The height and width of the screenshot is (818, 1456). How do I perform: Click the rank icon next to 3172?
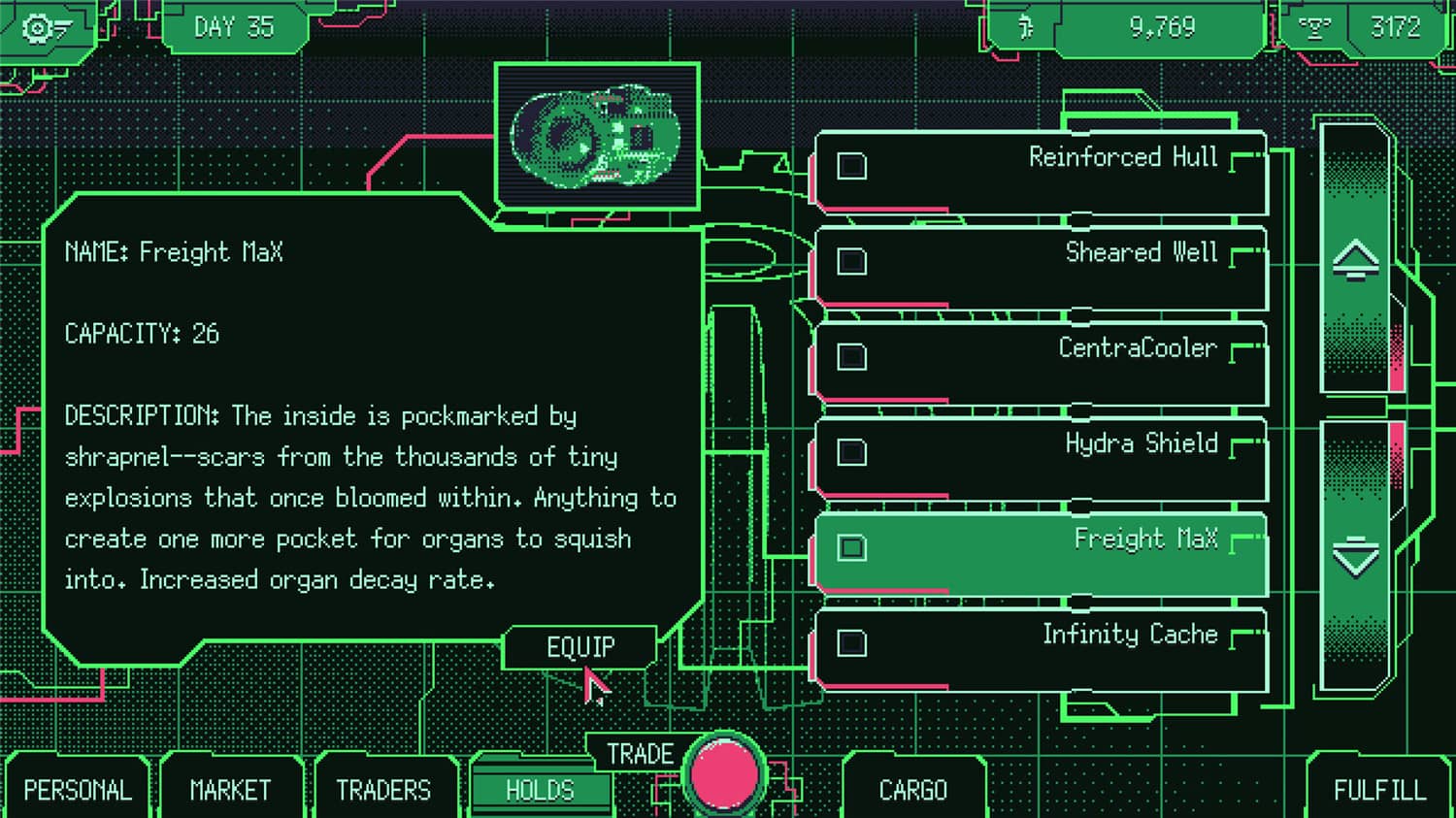click(x=1316, y=27)
